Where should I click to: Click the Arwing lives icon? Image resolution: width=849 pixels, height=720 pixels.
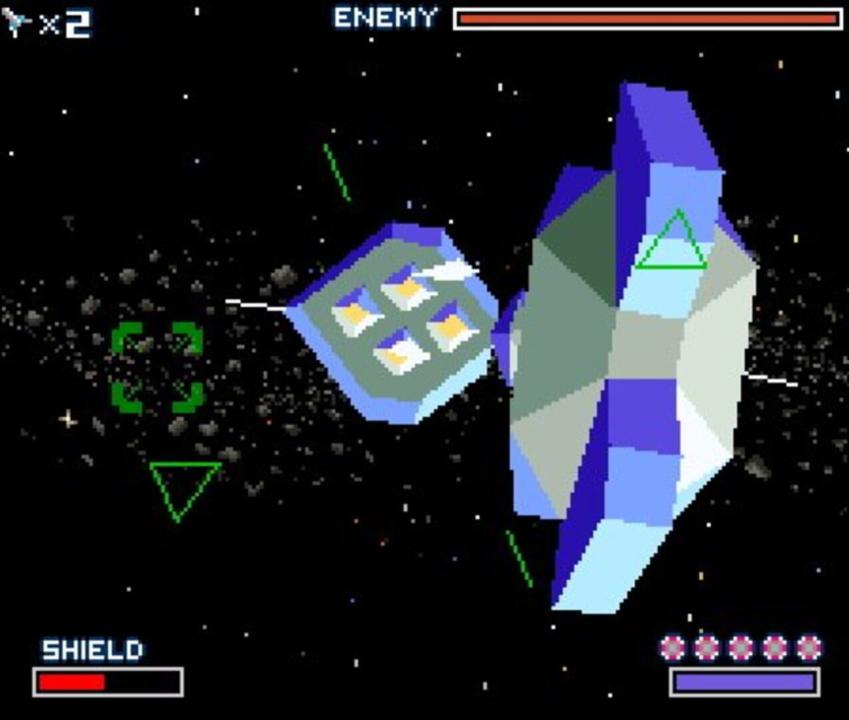pos(18,24)
